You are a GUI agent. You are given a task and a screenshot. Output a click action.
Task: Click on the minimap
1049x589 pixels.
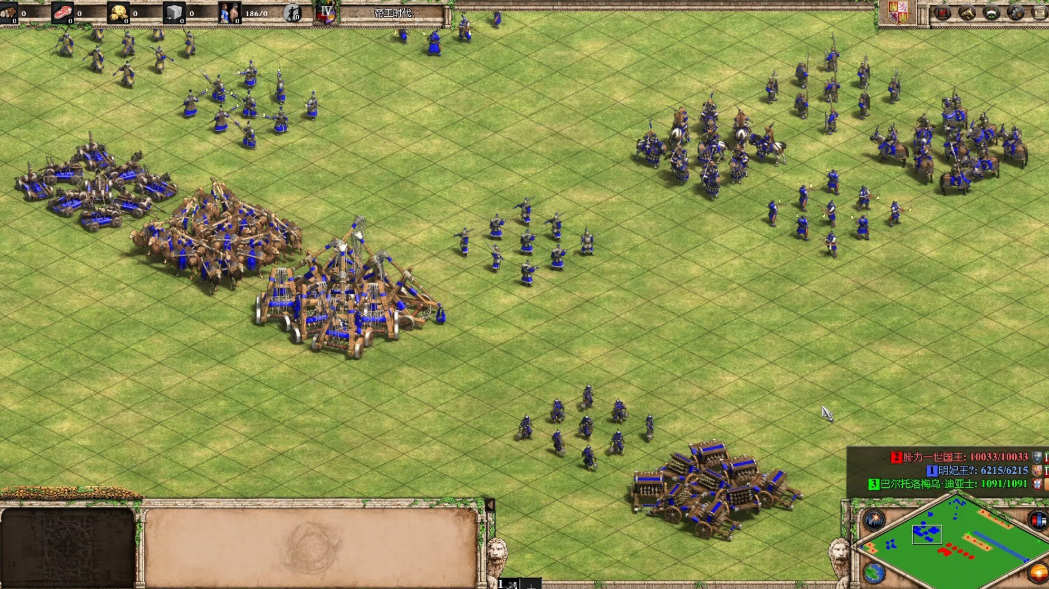click(x=950, y=543)
